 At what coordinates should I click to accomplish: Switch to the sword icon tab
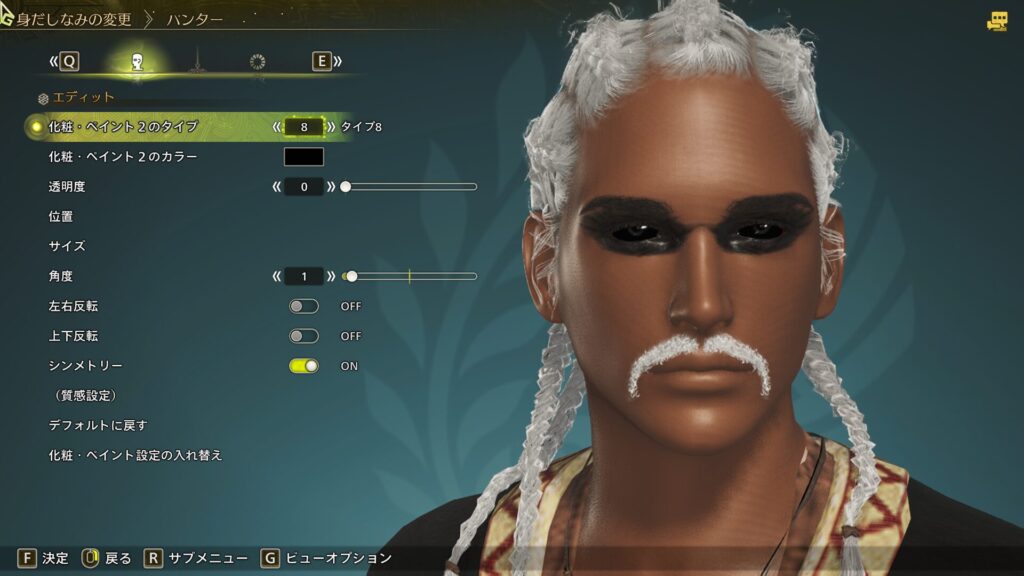(x=197, y=62)
